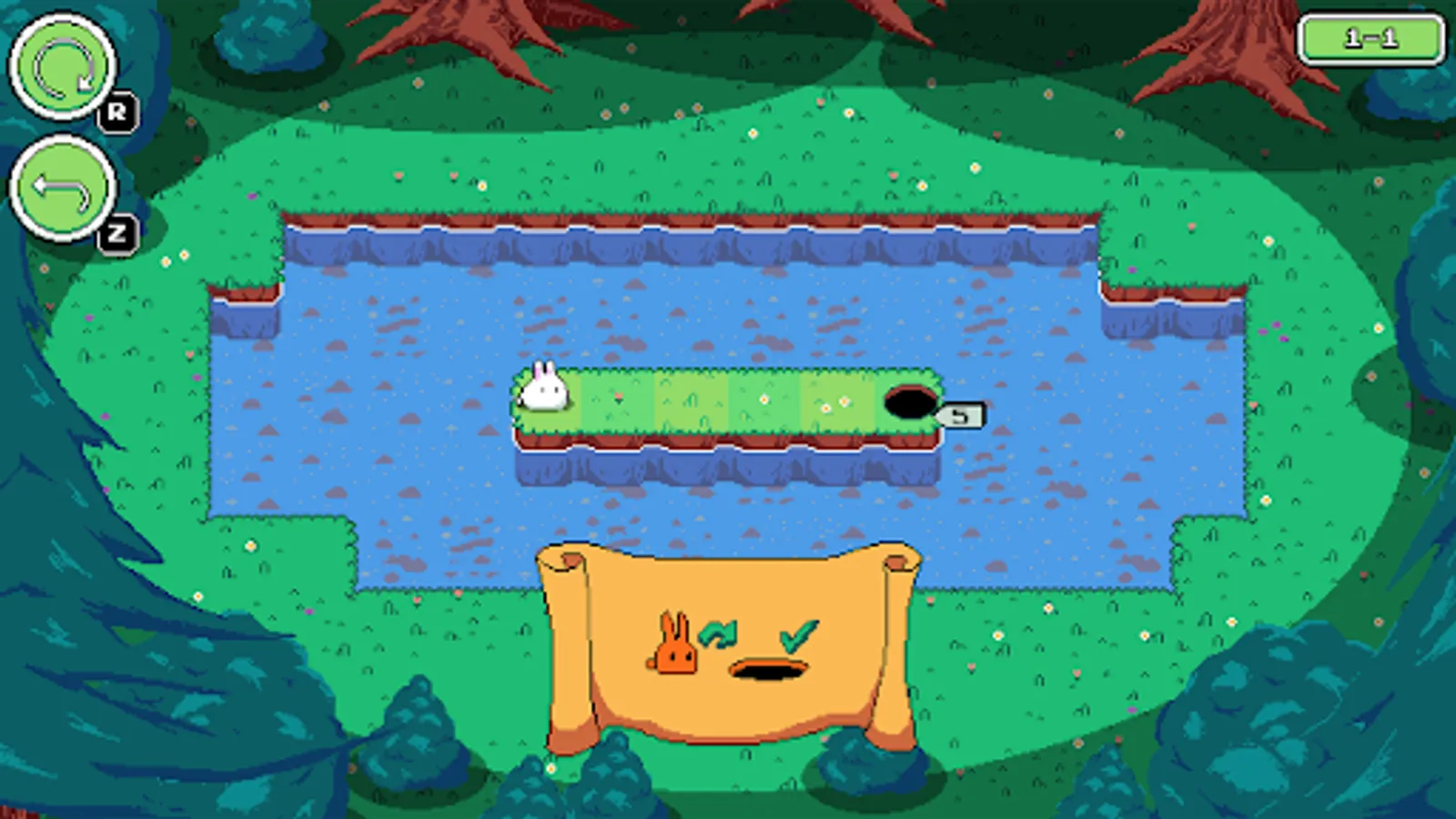The image size is (1456, 819).
Task: Click the hop counter tag showing 5
Action: click(962, 414)
